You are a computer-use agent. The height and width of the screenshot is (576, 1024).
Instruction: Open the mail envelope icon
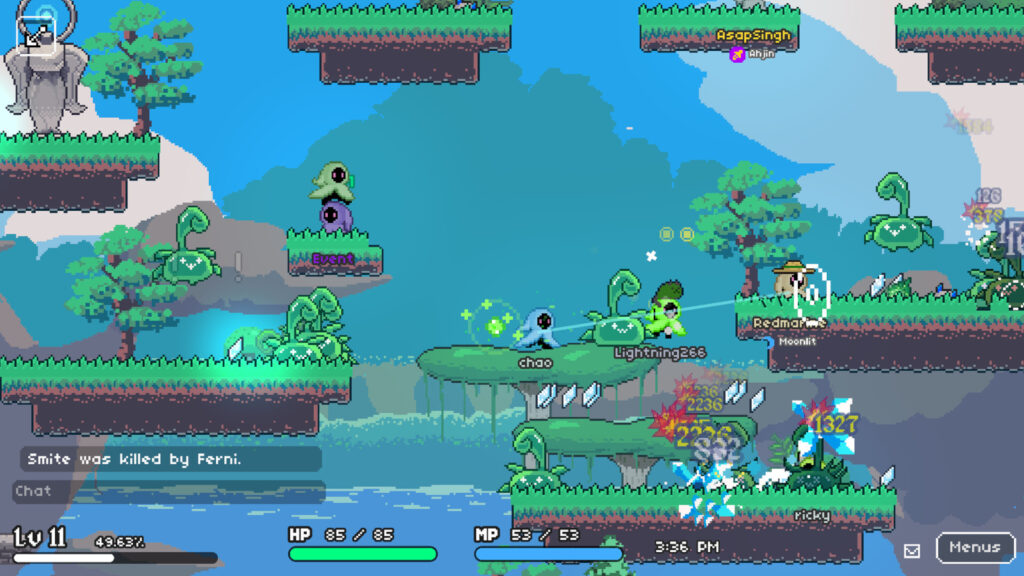point(912,550)
